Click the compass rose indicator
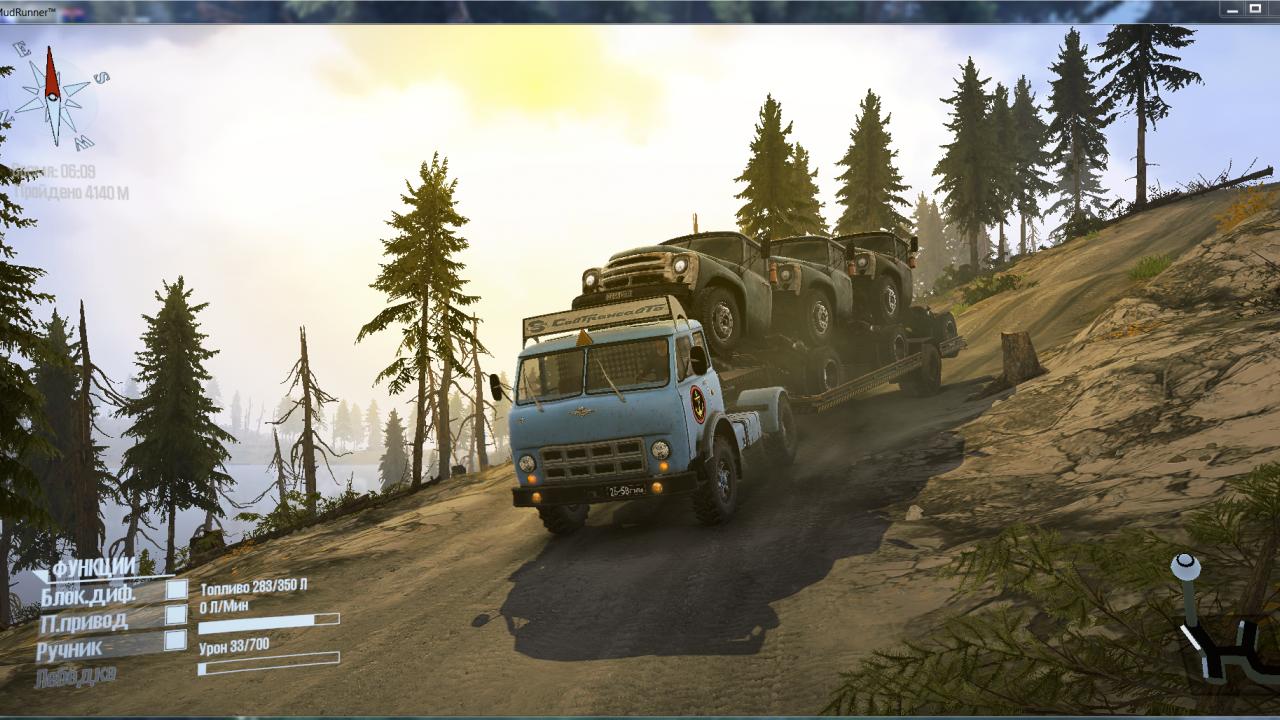The image size is (1280, 720). pos(54,97)
